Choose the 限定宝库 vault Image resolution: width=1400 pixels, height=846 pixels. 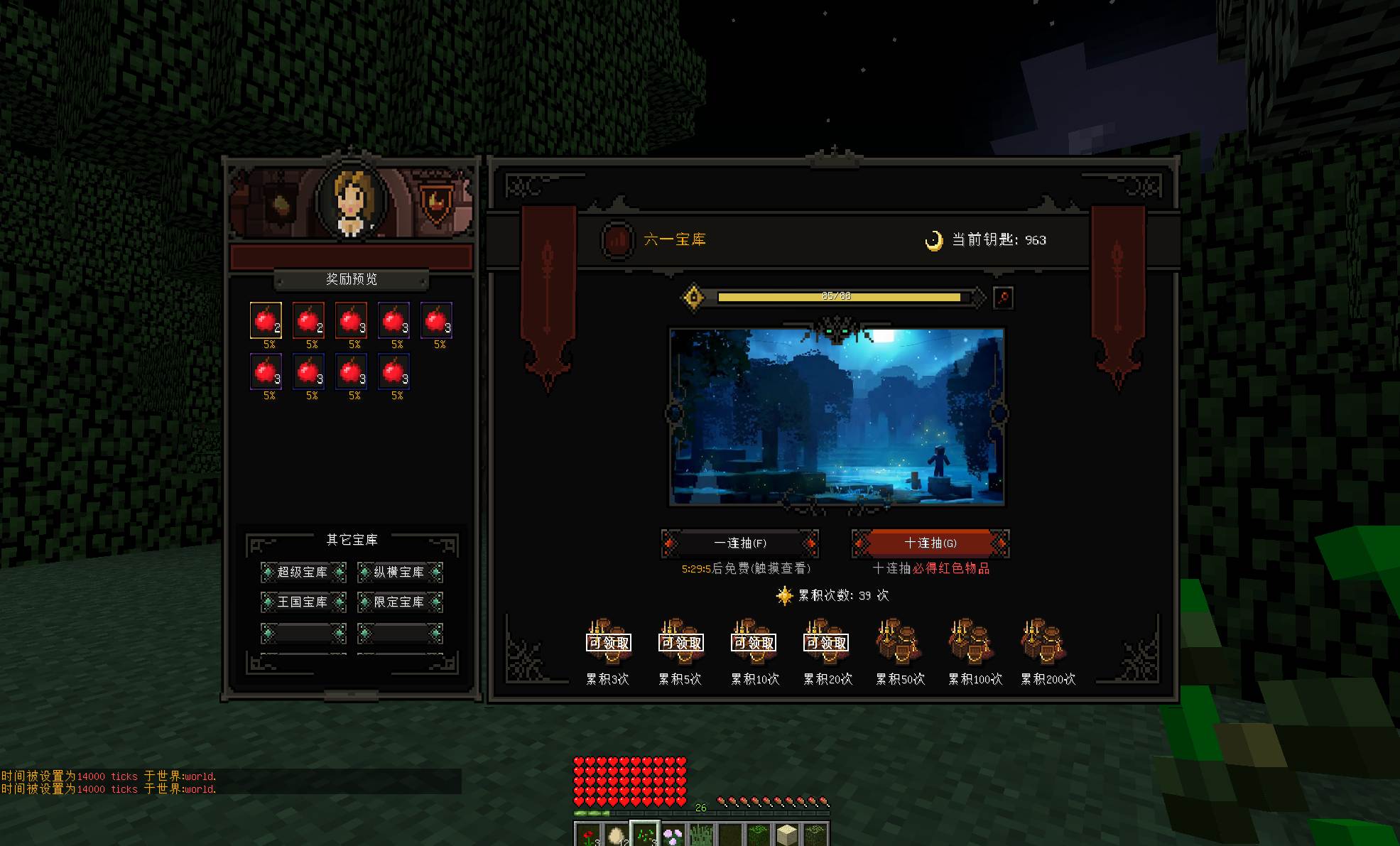pos(399,602)
